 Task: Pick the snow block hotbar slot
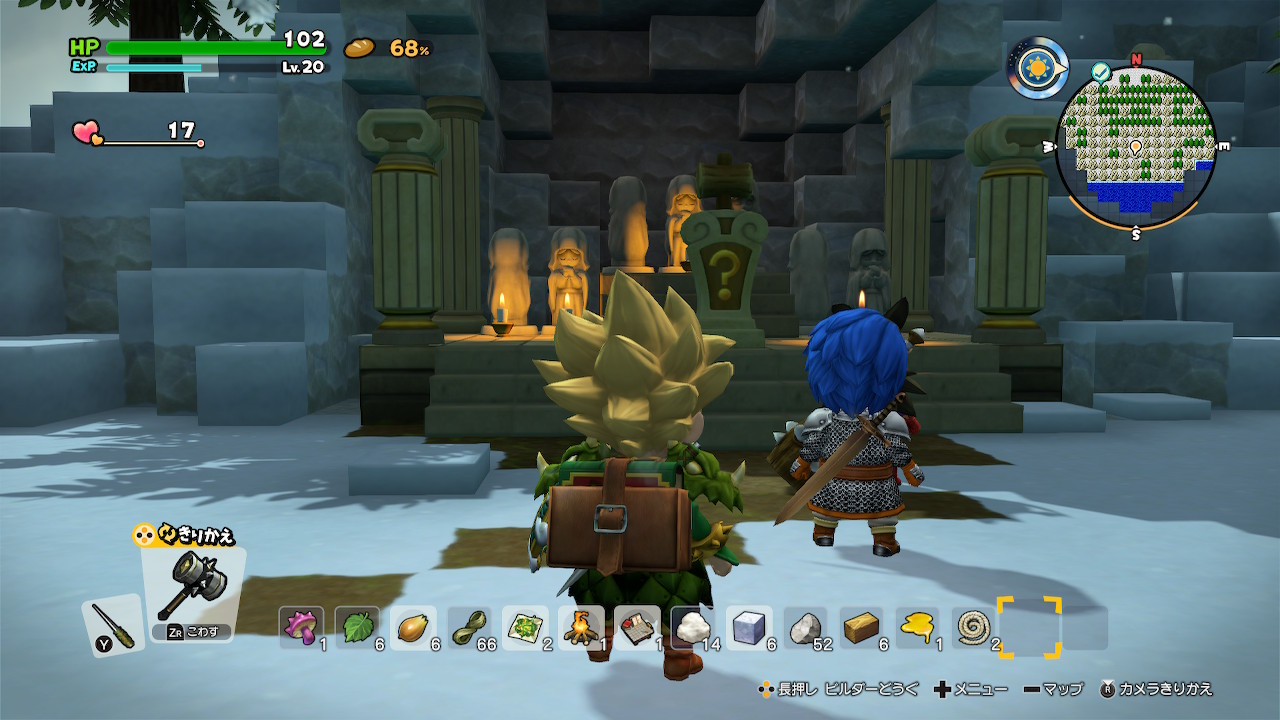pyautogui.click(x=749, y=628)
